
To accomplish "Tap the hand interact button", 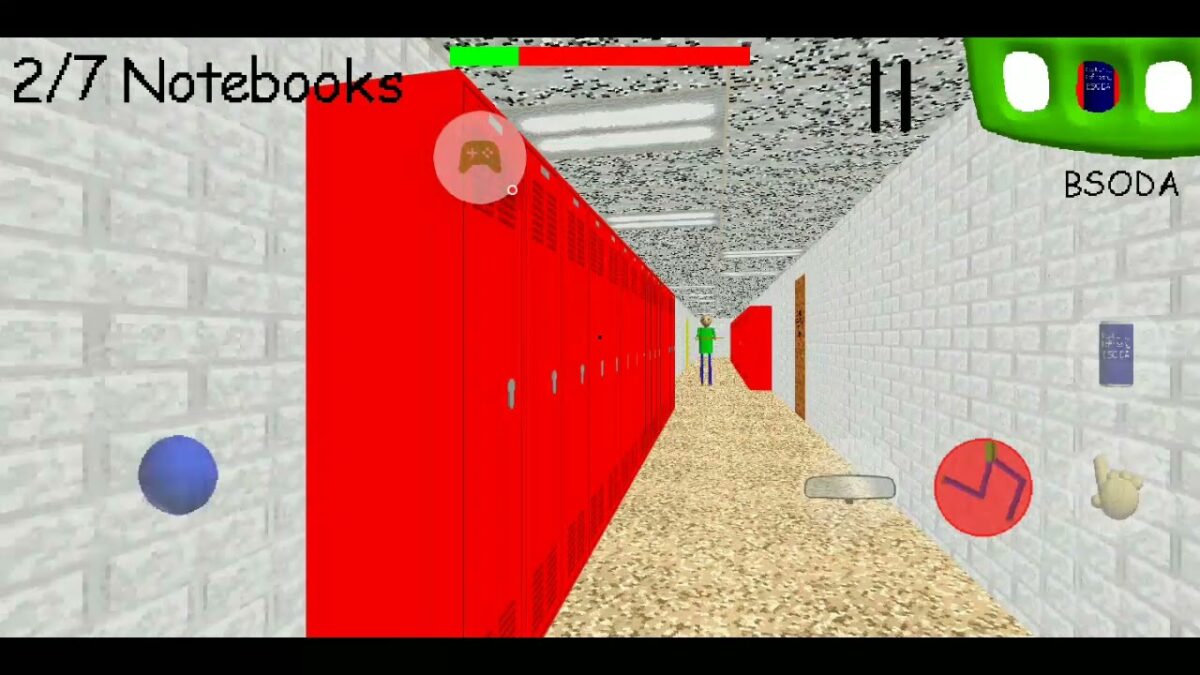I will [x=1116, y=488].
